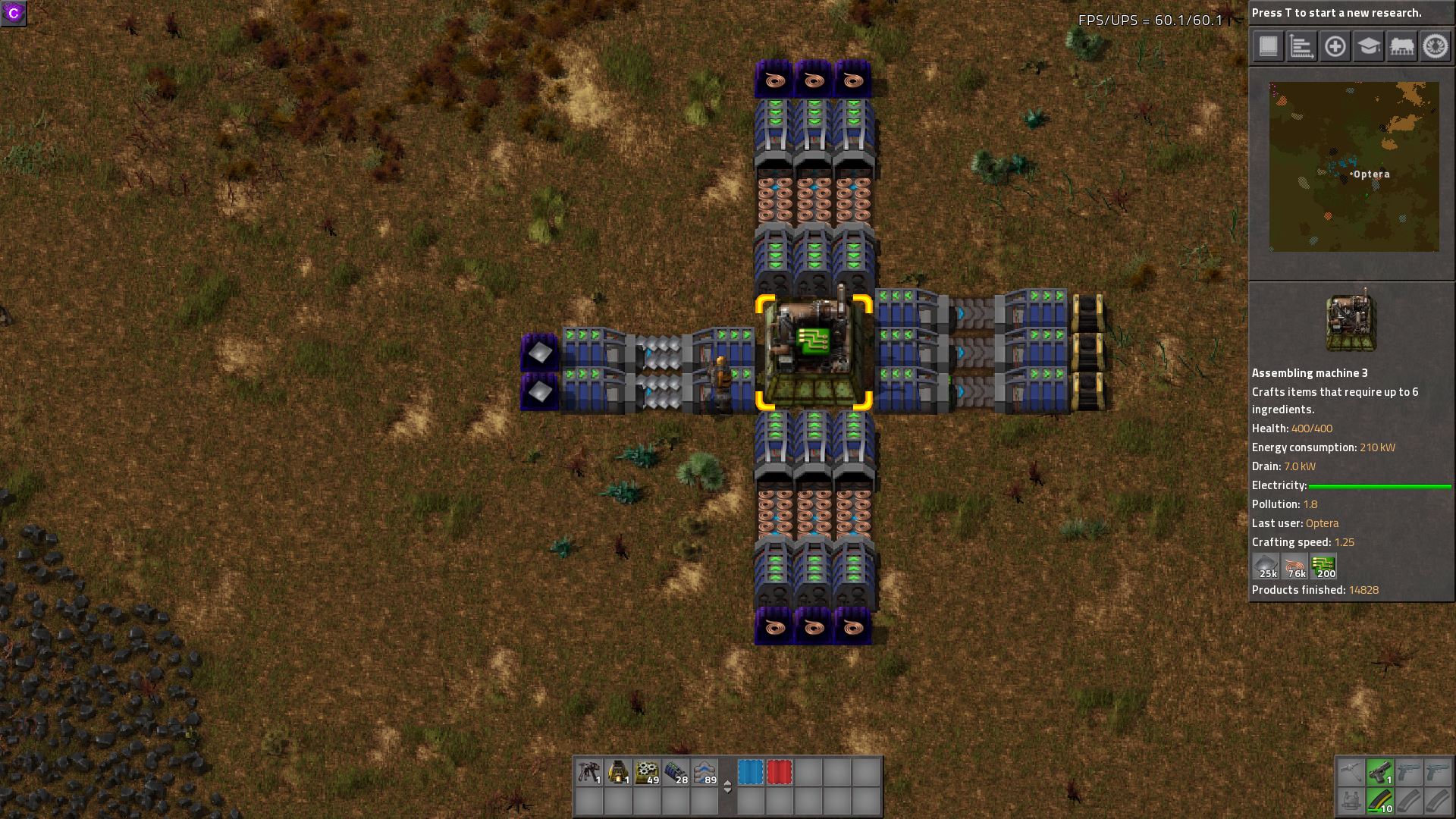The height and width of the screenshot is (819, 1456).
Task: Switch quickbar row with arrow toggle
Action: [727, 787]
